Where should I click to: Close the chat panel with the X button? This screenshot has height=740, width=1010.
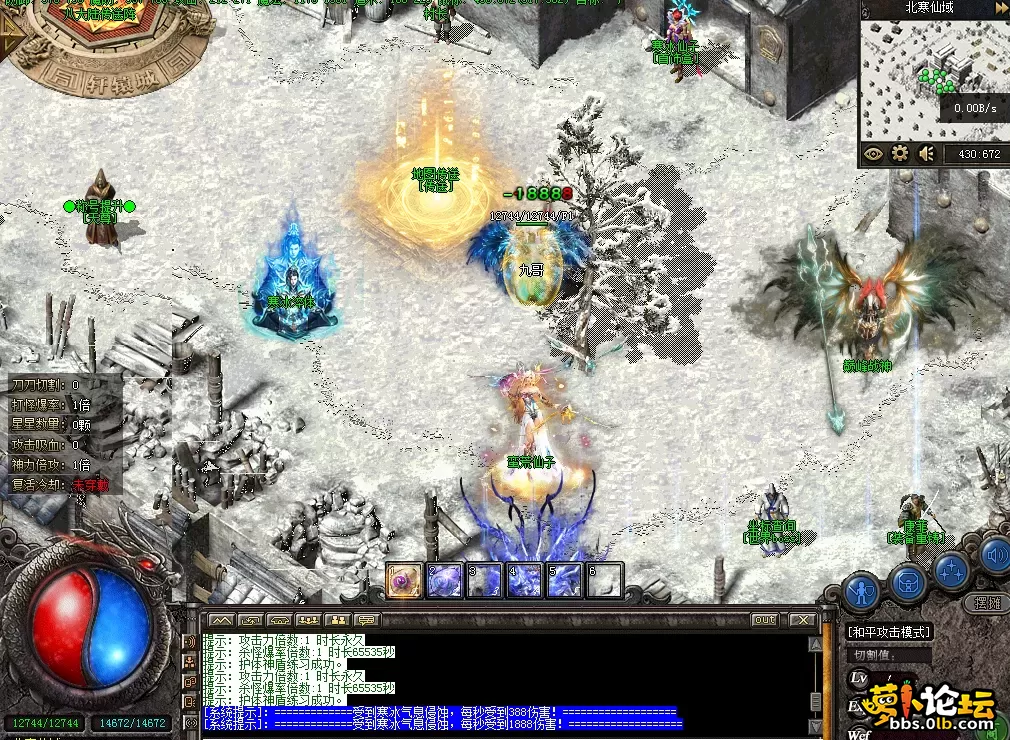click(802, 620)
